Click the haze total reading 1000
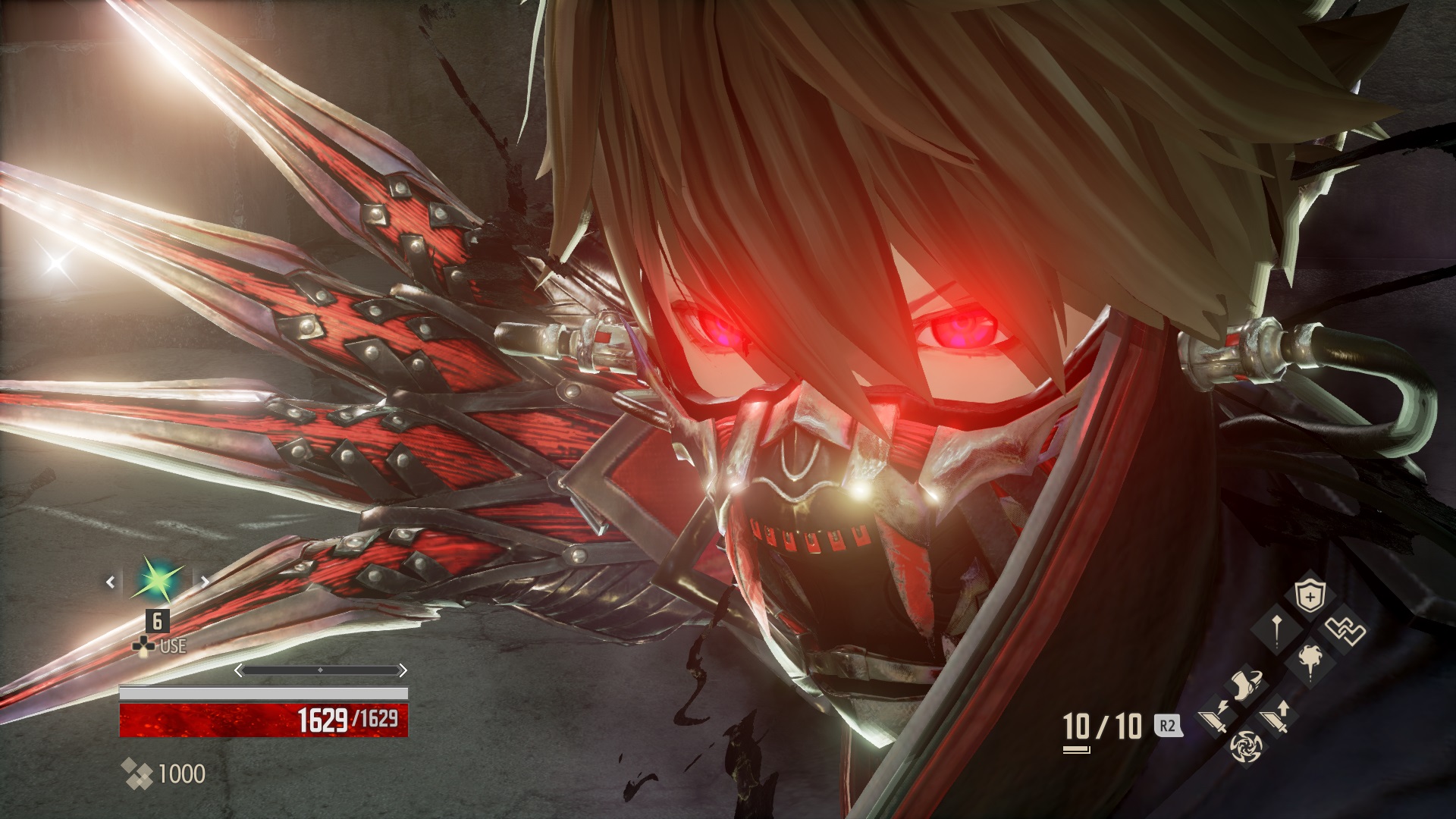The width and height of the screenshot is (1456, 819). pyautogui.click(x=180, y=774)
